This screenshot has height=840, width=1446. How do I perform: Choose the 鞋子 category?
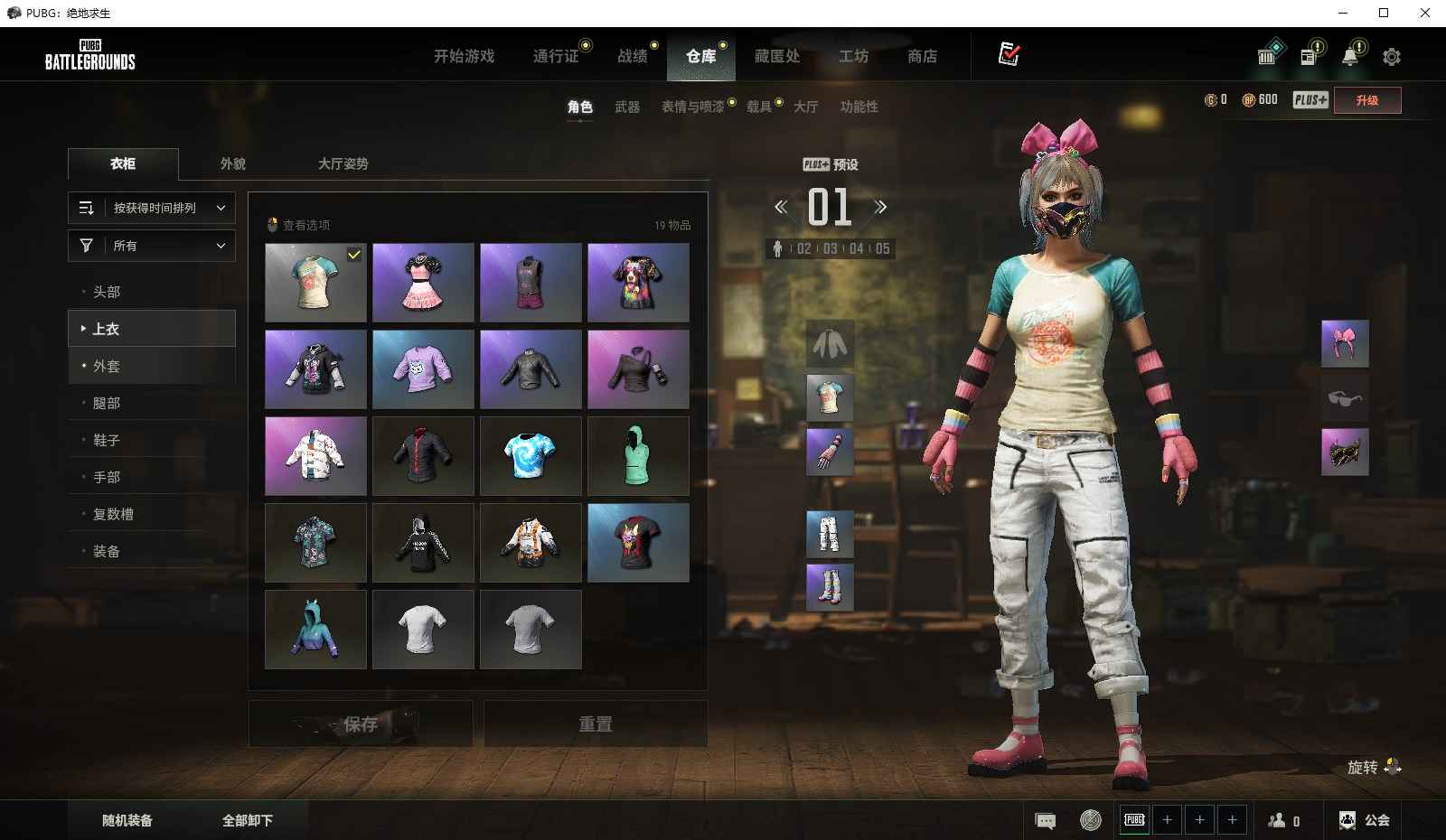pyautogui.click(x=107, y=440)
